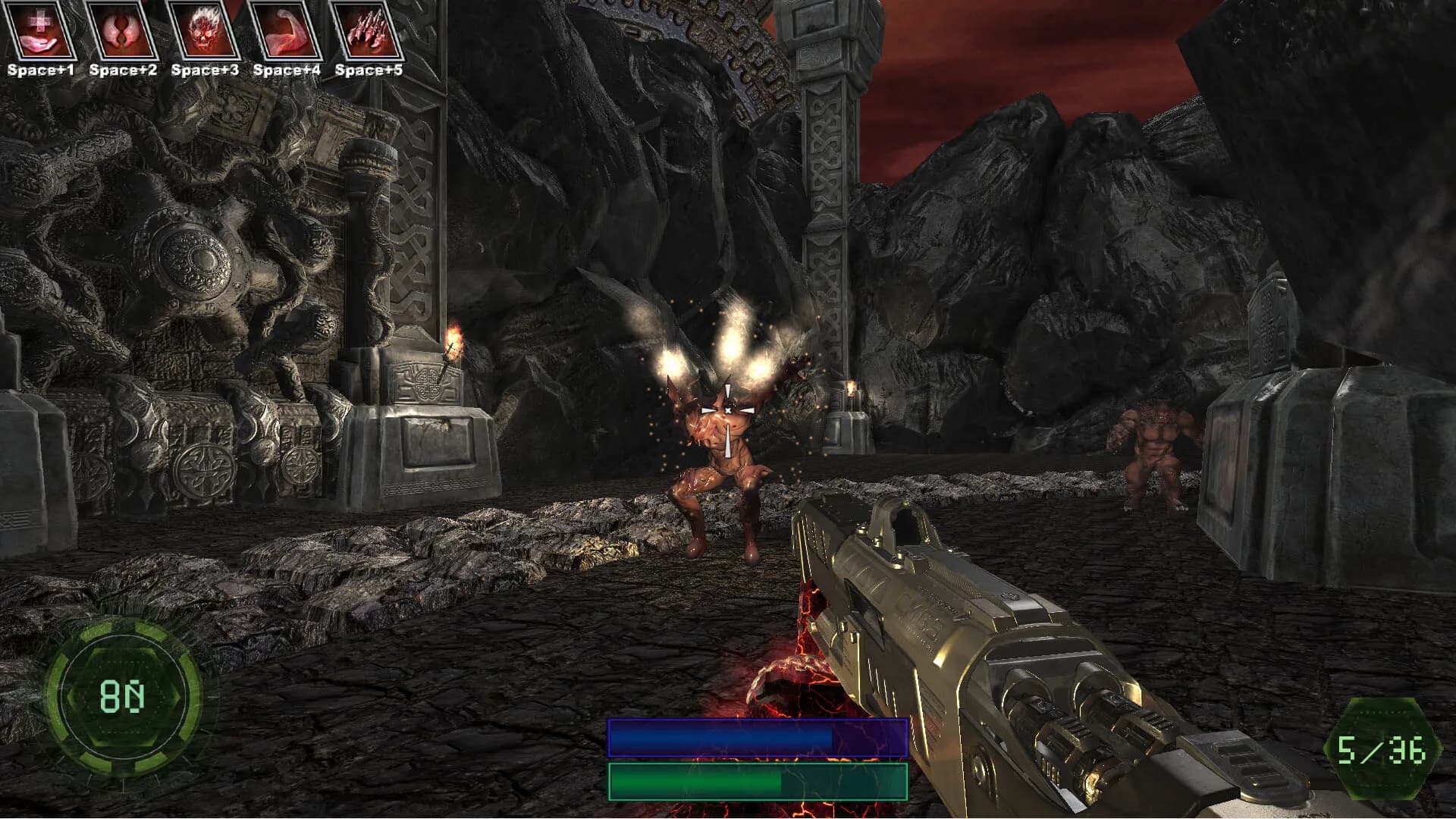Image resolution: width=1456 pixels, height=819 pixels.
Task: Activate the Space+2 winged ability icon
Action: [124, 32]
